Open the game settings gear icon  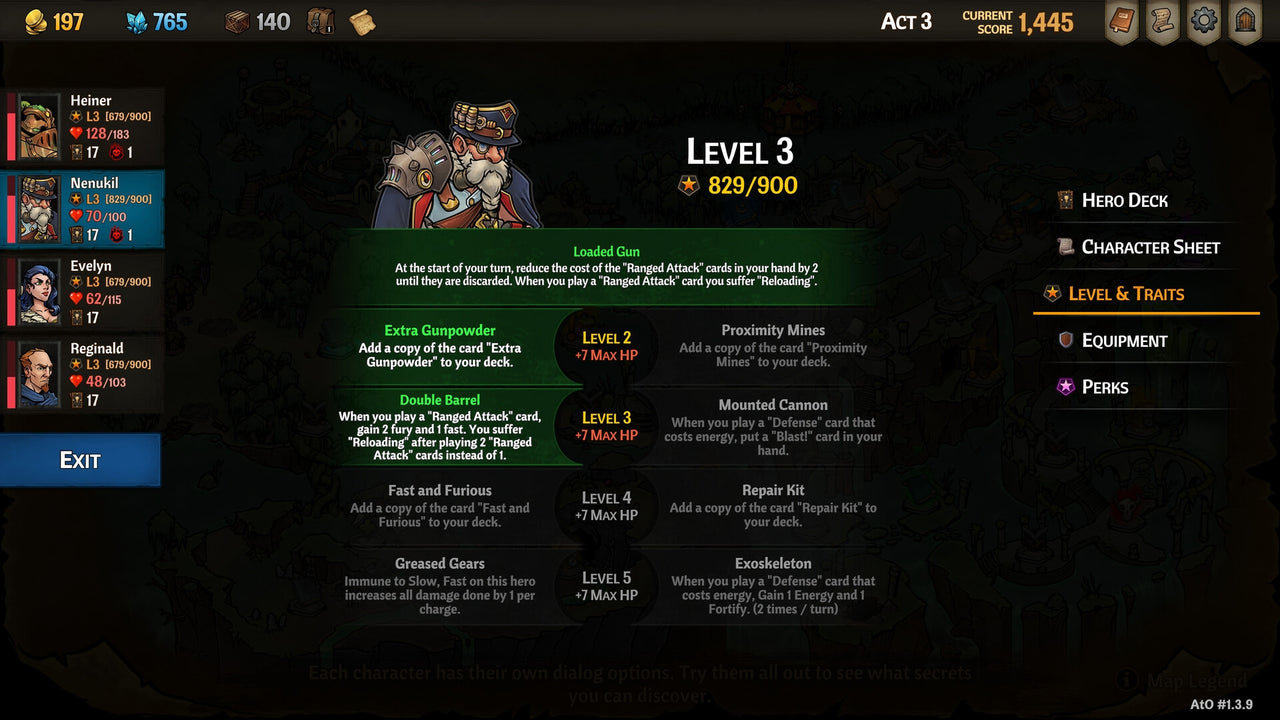pyautogui.click(x=1203, y=21)
